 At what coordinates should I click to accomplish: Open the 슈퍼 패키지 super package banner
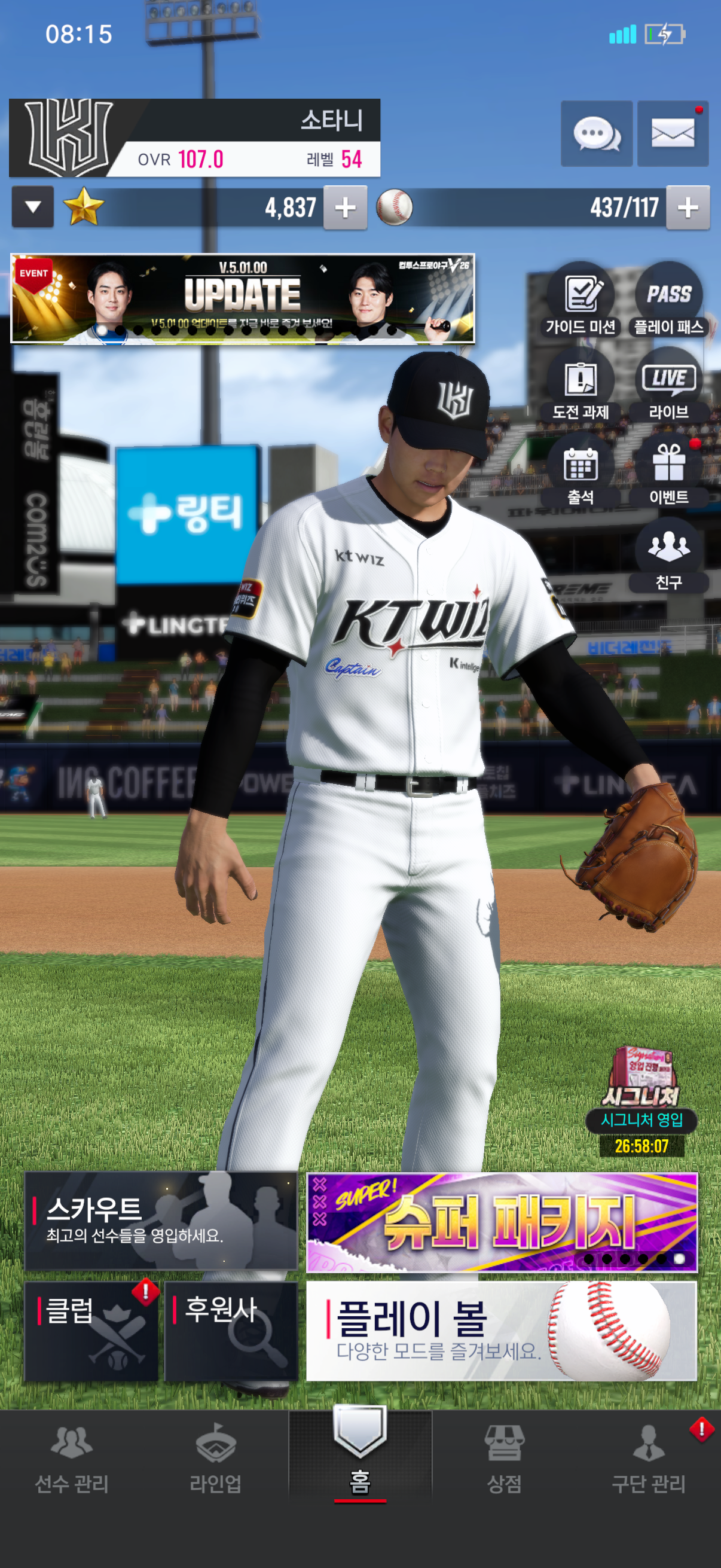pos(502,1222)
